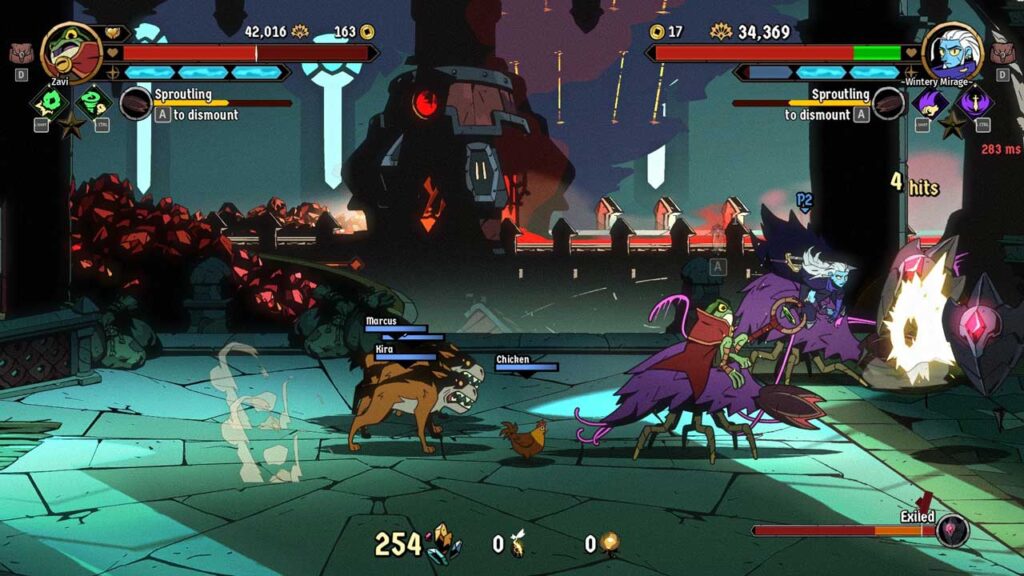1024x576 pixels.
Task: Open Wintery Mirage's backpack icon
Action: [1004, 53]
